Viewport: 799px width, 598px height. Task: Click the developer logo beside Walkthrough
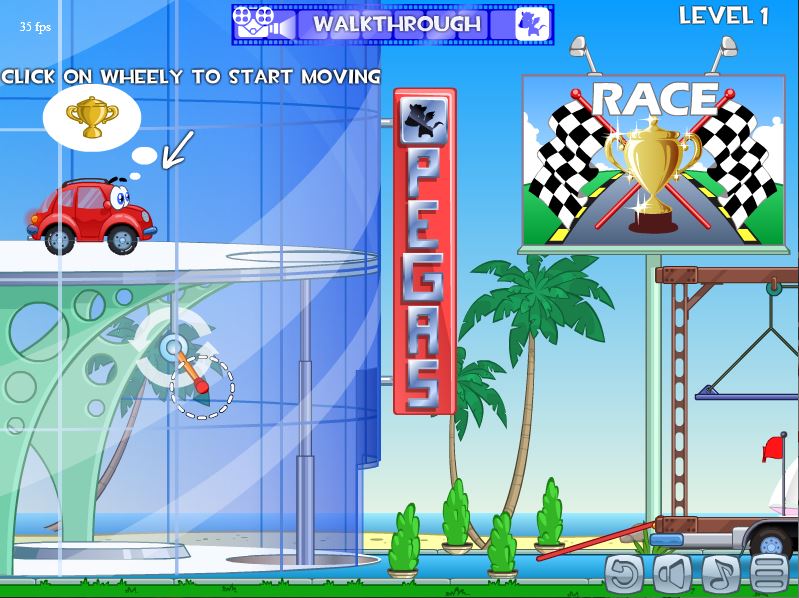point(531,24)
